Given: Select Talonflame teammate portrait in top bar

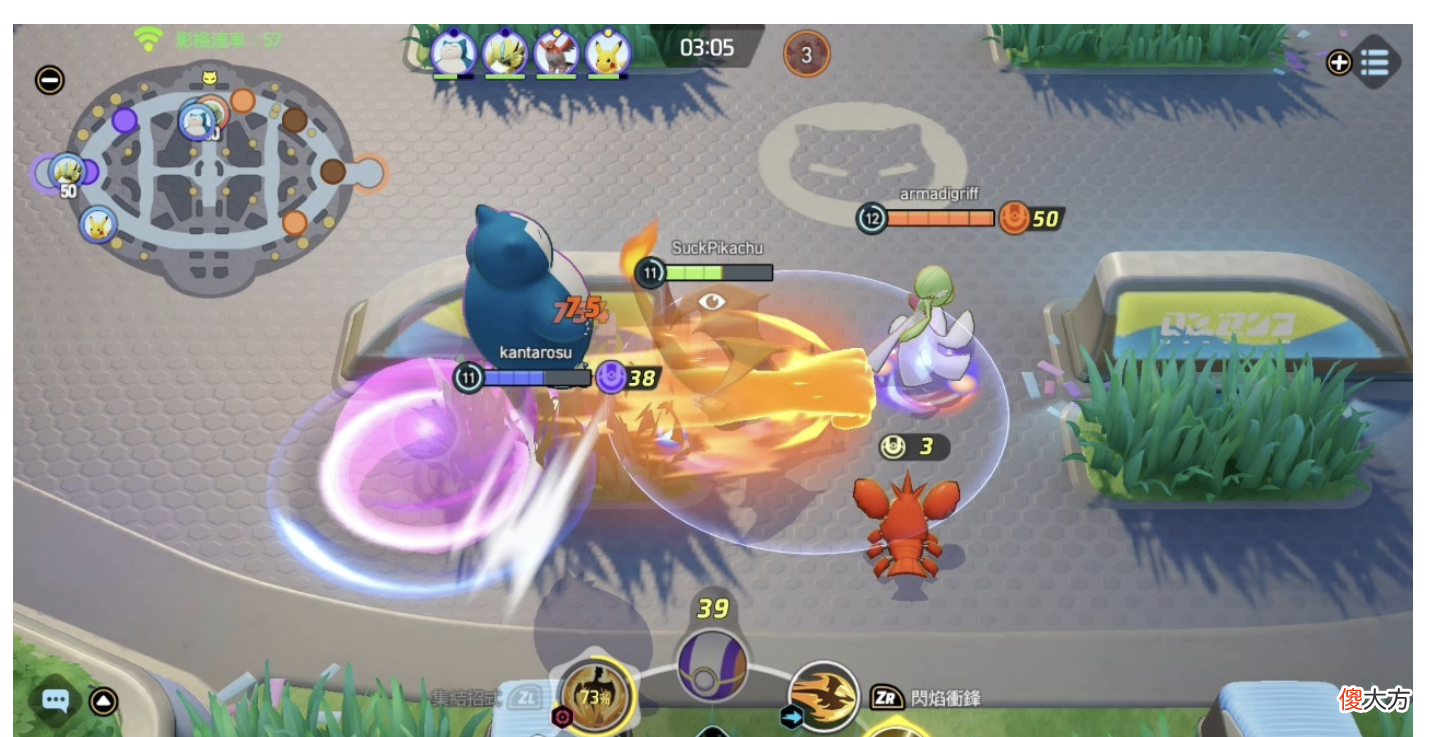Looking at the screenshot, I should point(556,51).
